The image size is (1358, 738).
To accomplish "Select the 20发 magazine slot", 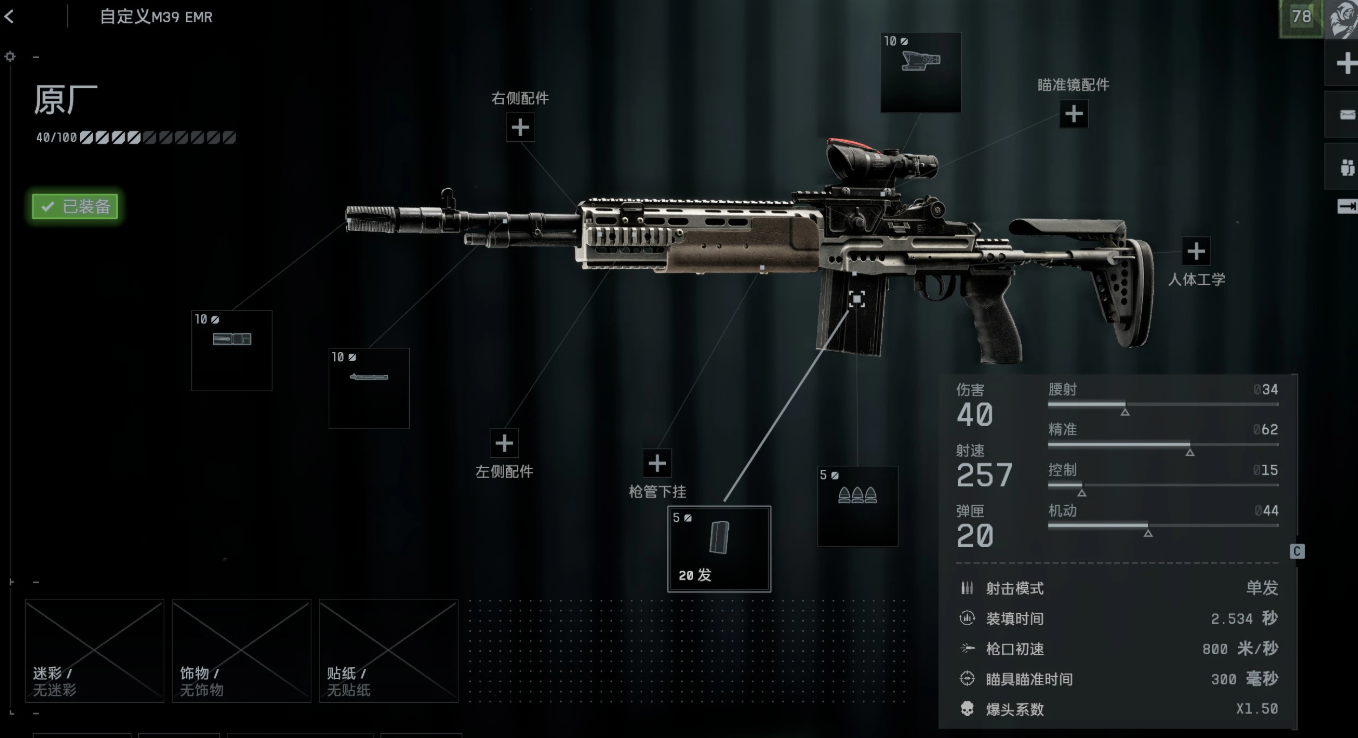I will pos(719,549).
